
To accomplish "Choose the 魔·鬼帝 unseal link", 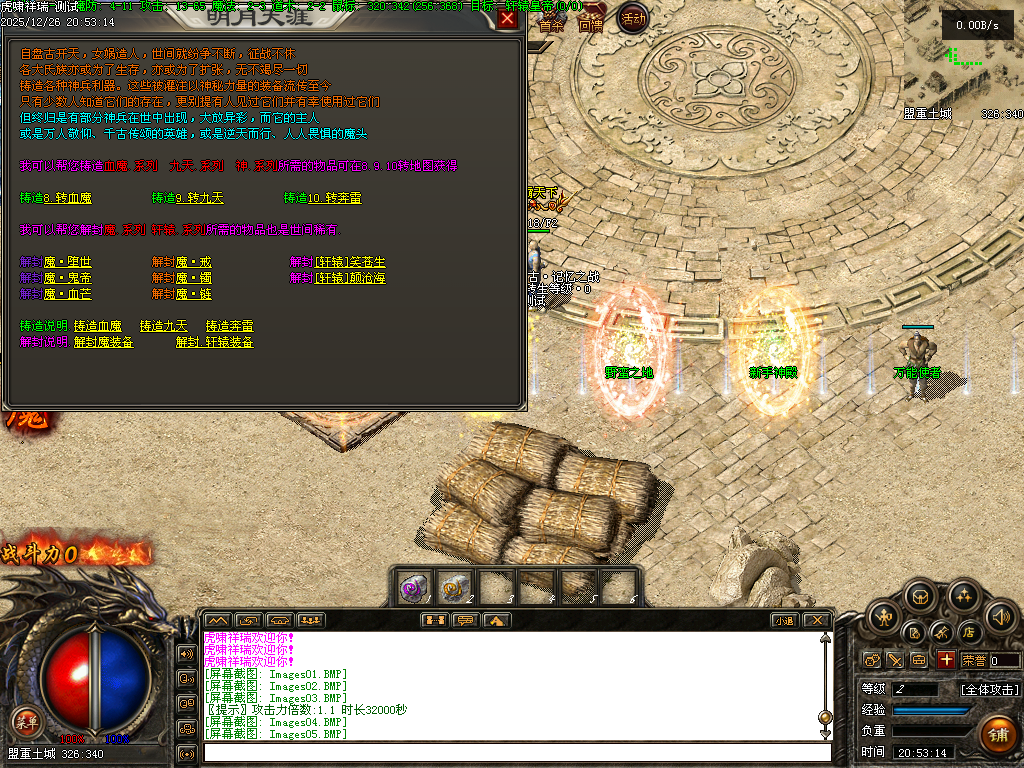I will tap(67, 278).
